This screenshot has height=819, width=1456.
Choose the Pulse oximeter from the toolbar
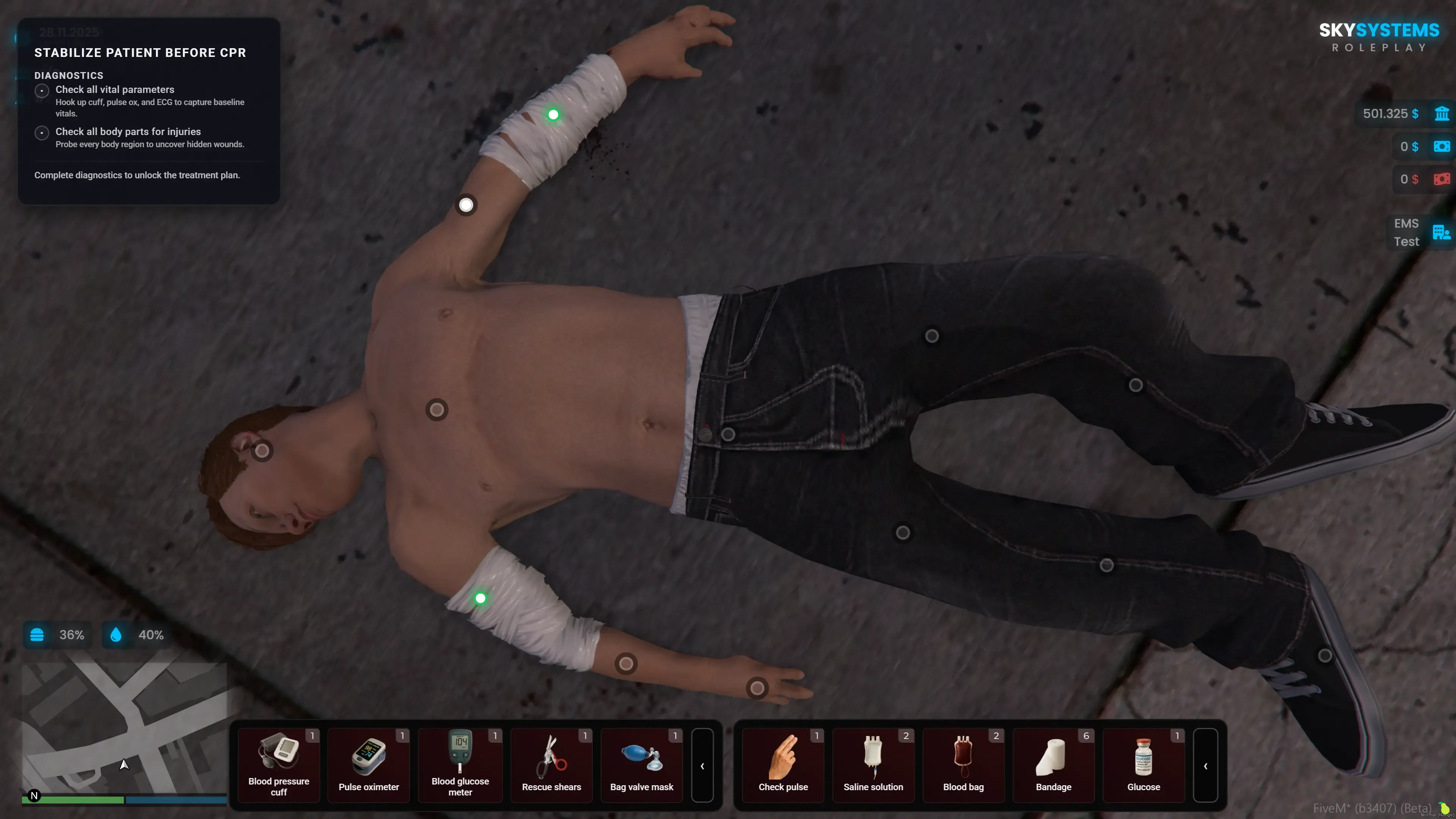(x=369, y=765)
